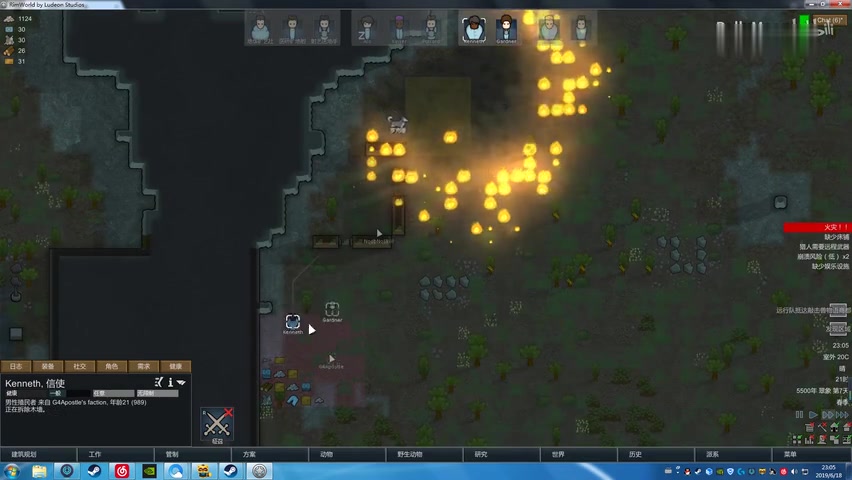Open the 野生动物 (Wildlife) tab
Viewport: 852px width, 480px height.
point(409,454)
